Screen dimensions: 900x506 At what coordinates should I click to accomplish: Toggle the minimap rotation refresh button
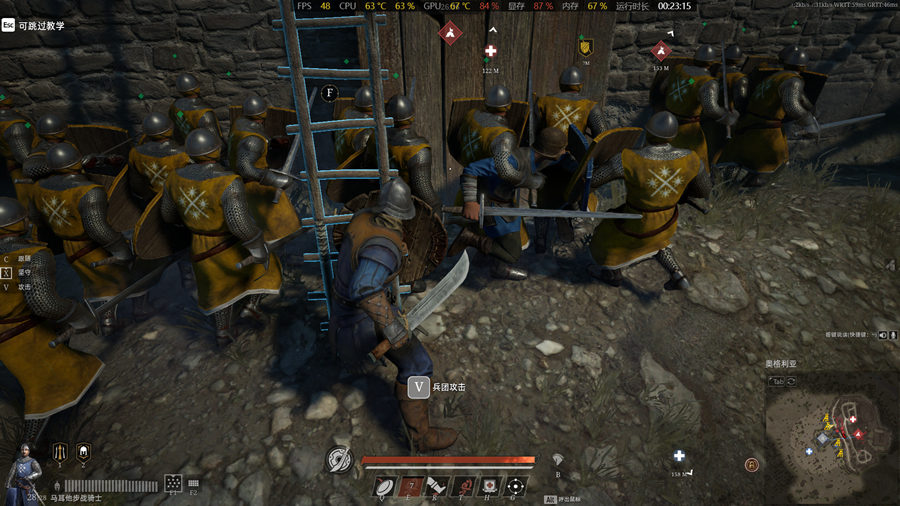[x=792, y=381]
